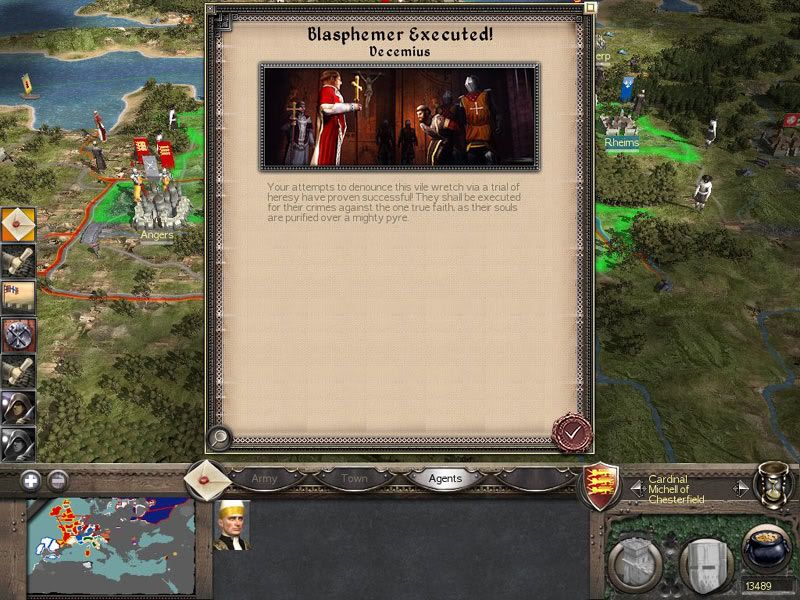Open the crossed swords battle notification
The width and height of the screenshot is (800, 600).
point(18,333)
